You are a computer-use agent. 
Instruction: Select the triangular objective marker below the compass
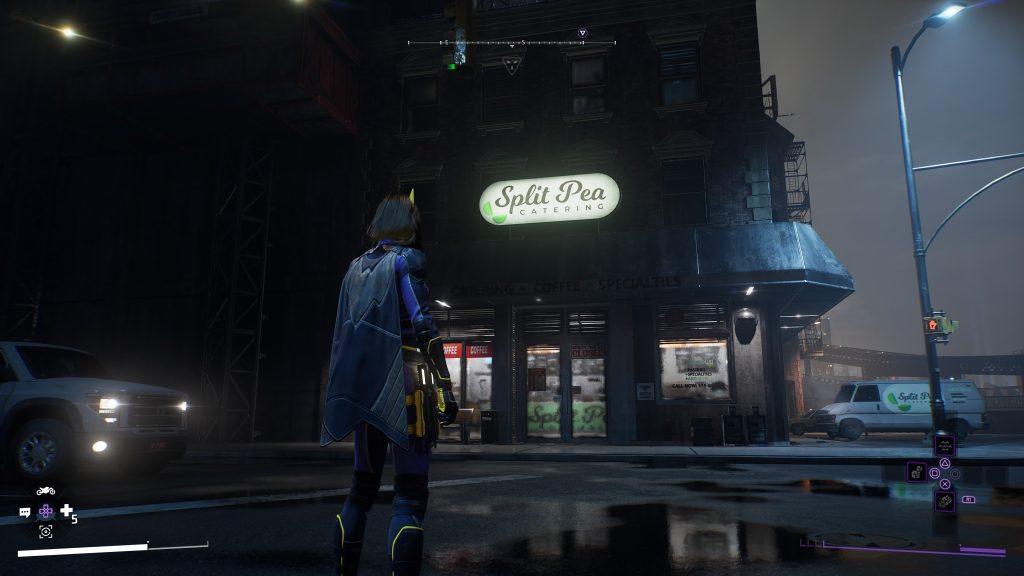click(x=512, y=64)
